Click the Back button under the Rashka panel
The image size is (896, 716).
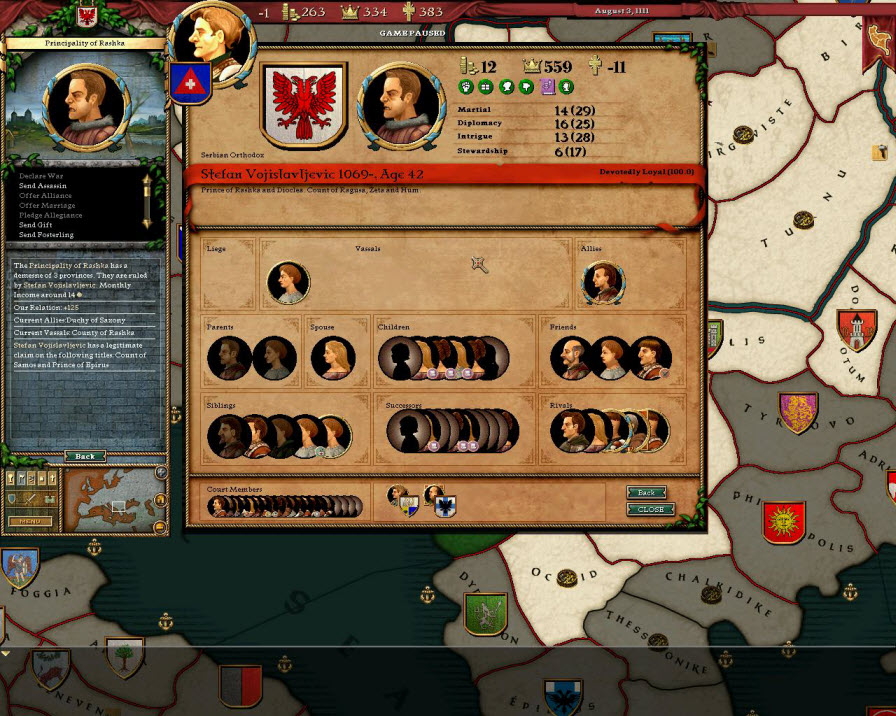[85, 456]
